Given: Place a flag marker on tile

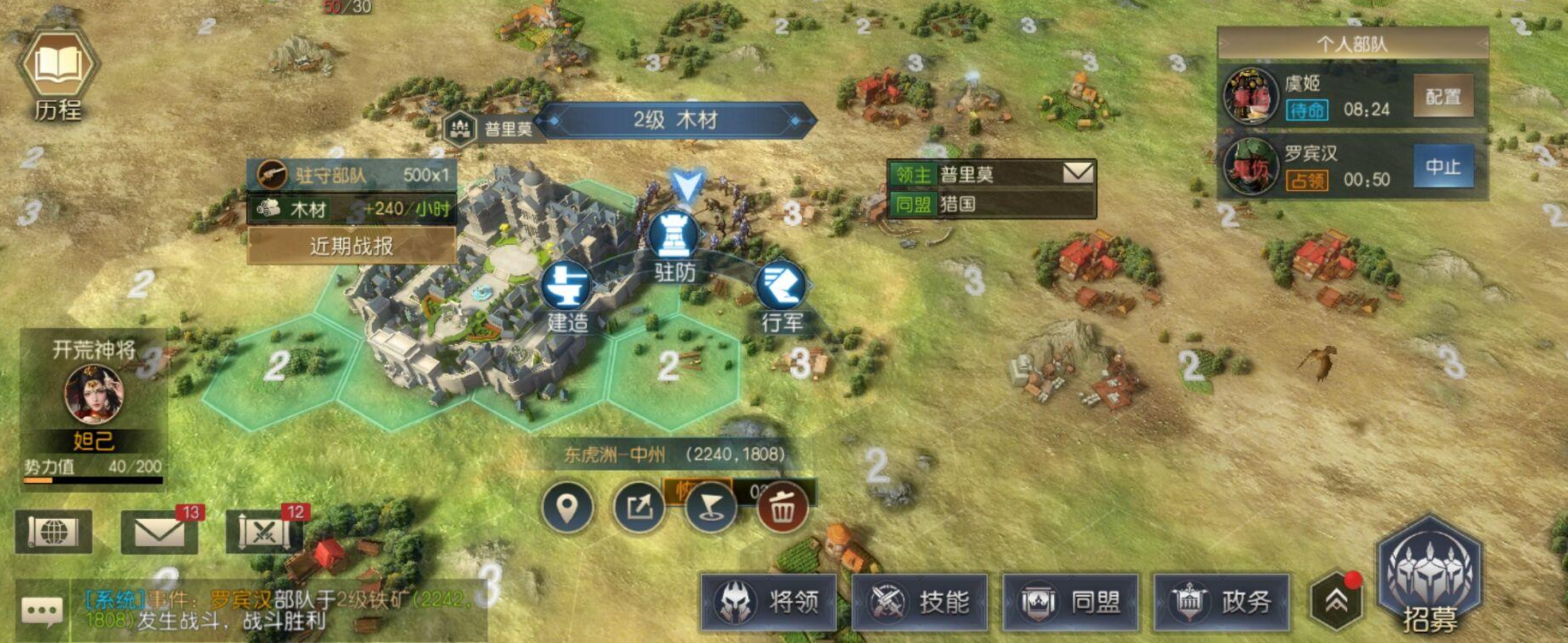Looking at the screenshot, I should coord(710,508).
